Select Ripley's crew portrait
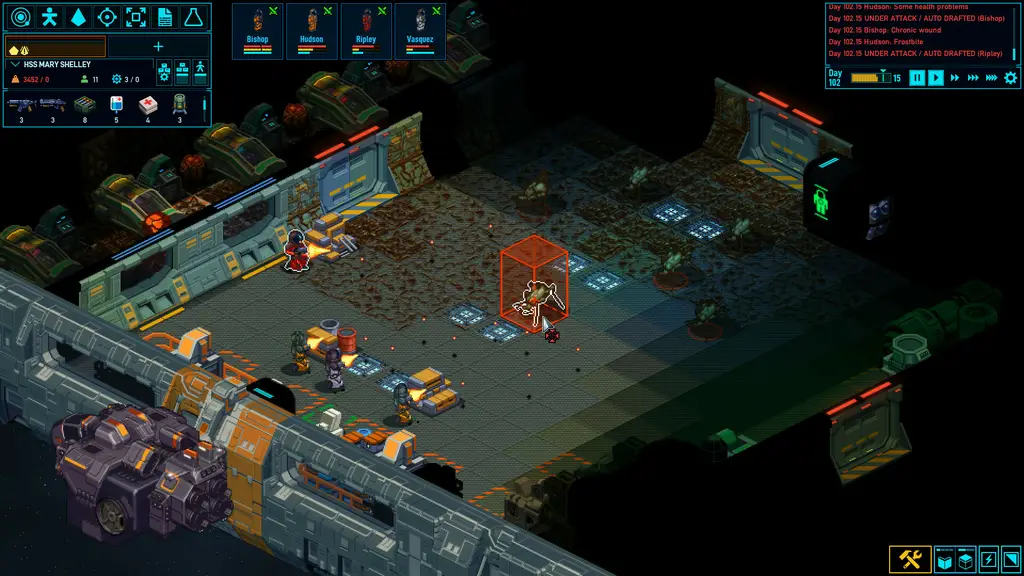This screenshot has height=576, width=1024. coord(366,30)
